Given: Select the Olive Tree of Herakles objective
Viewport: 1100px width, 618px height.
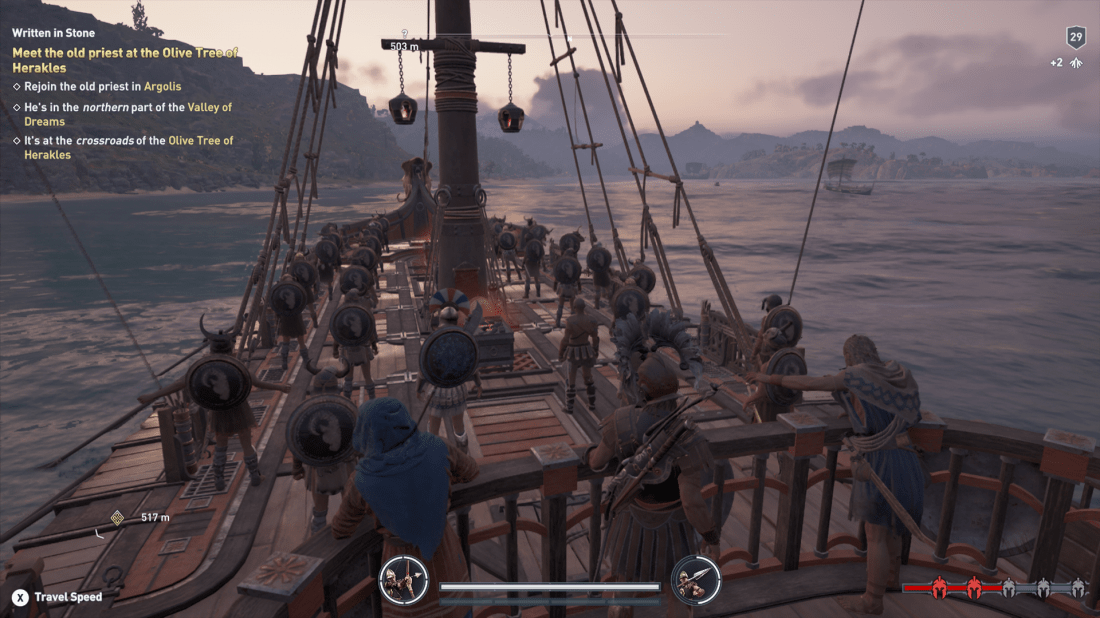Looking at the screenshot, I should [125, 60].
